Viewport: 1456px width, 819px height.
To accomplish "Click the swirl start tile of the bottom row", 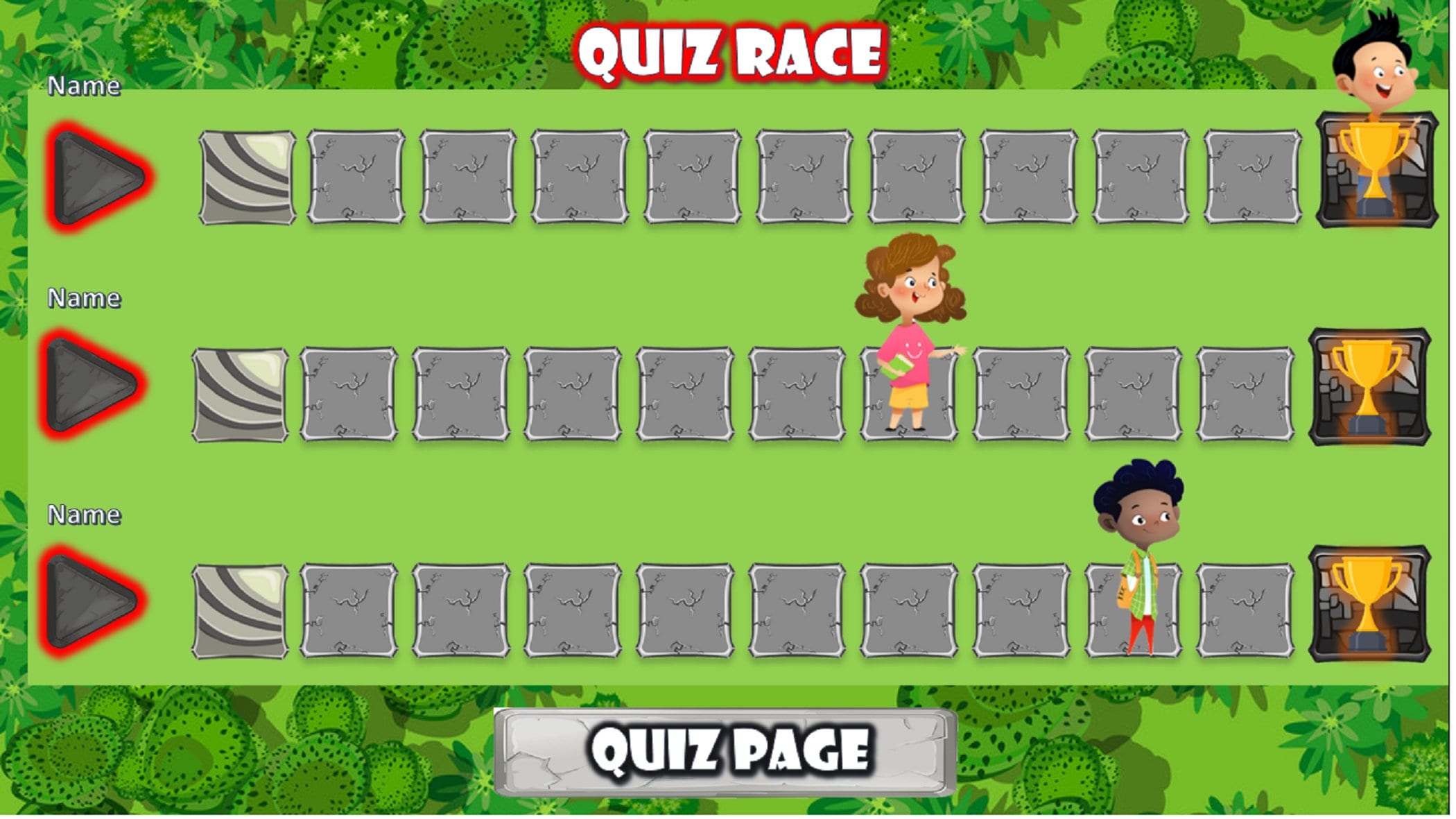I will 239,610.
